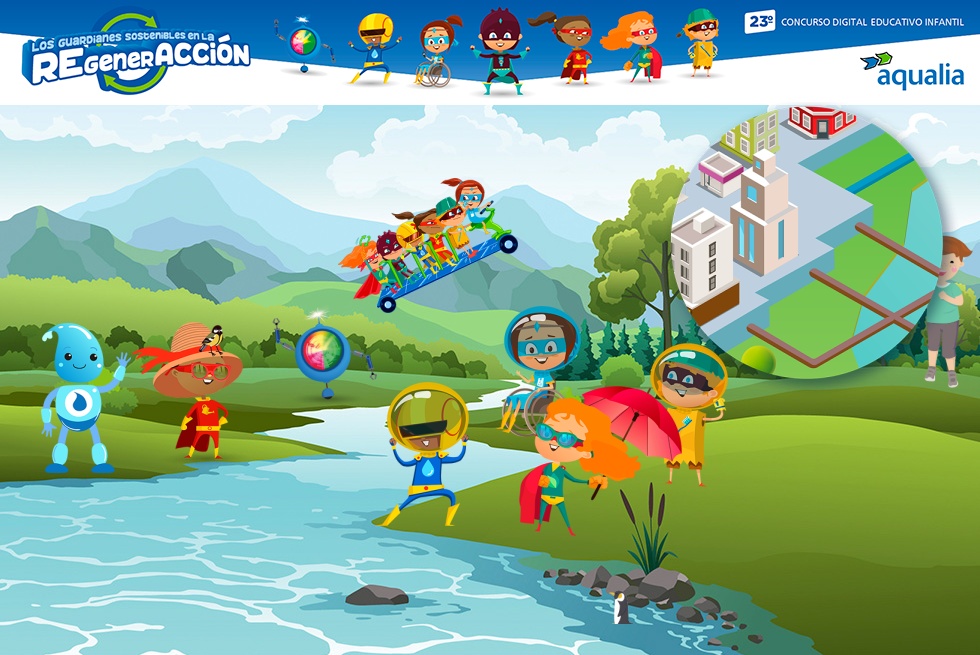Open the aqualia logo link

911,69
